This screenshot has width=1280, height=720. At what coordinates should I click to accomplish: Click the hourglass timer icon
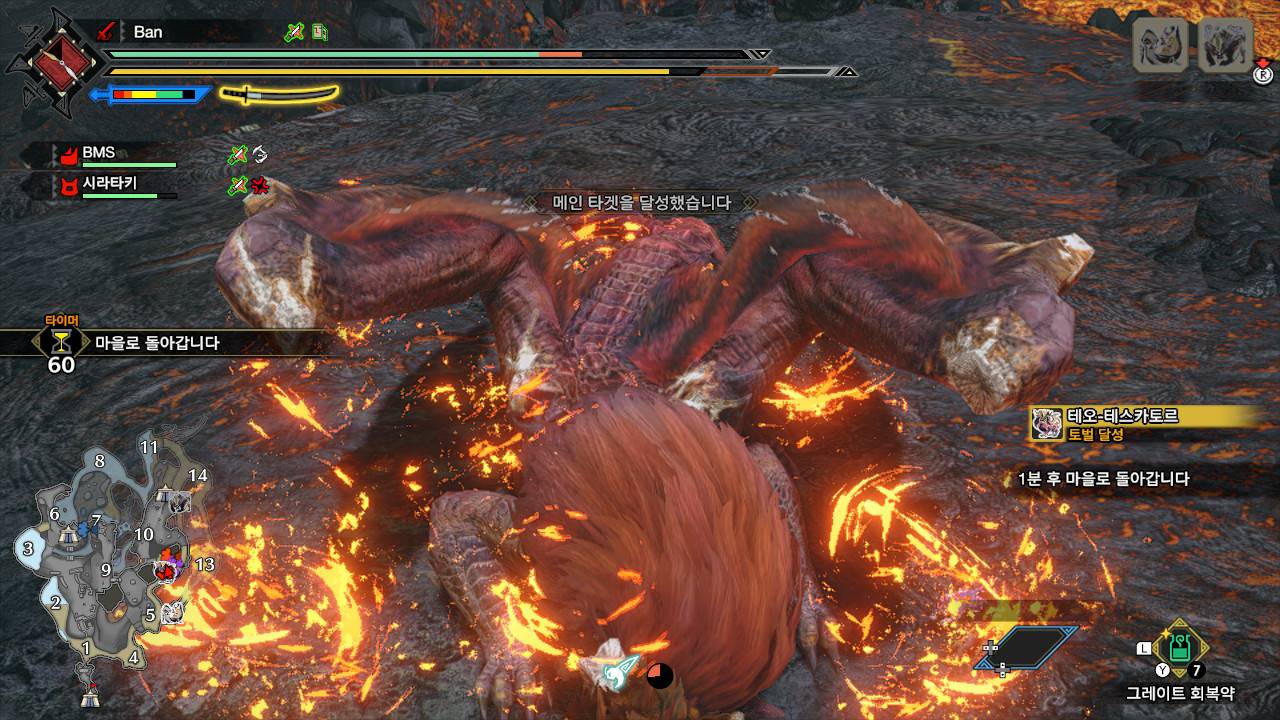tap(61, 342)
